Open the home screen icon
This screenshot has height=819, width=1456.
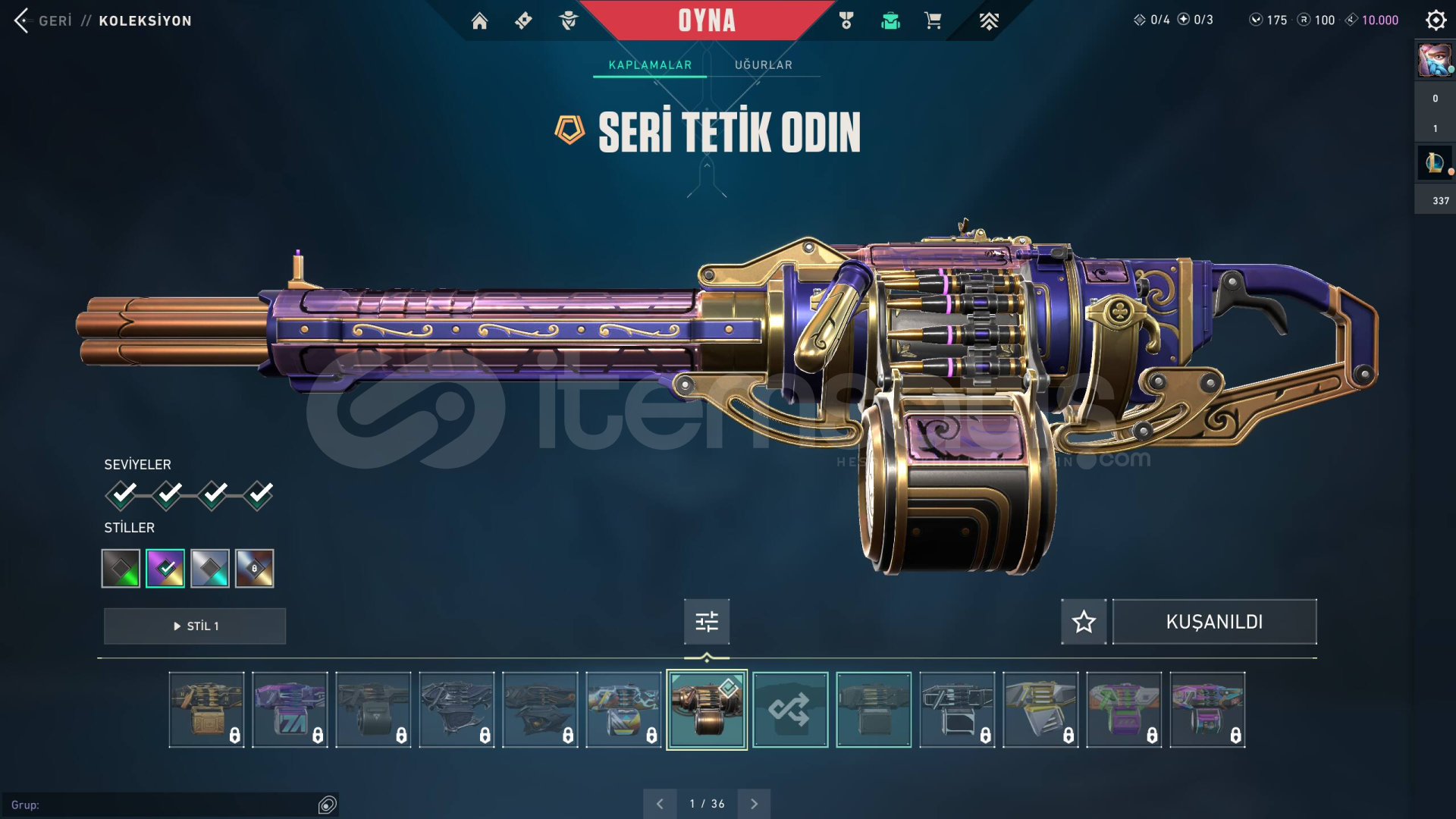click(x=479, y=20)
